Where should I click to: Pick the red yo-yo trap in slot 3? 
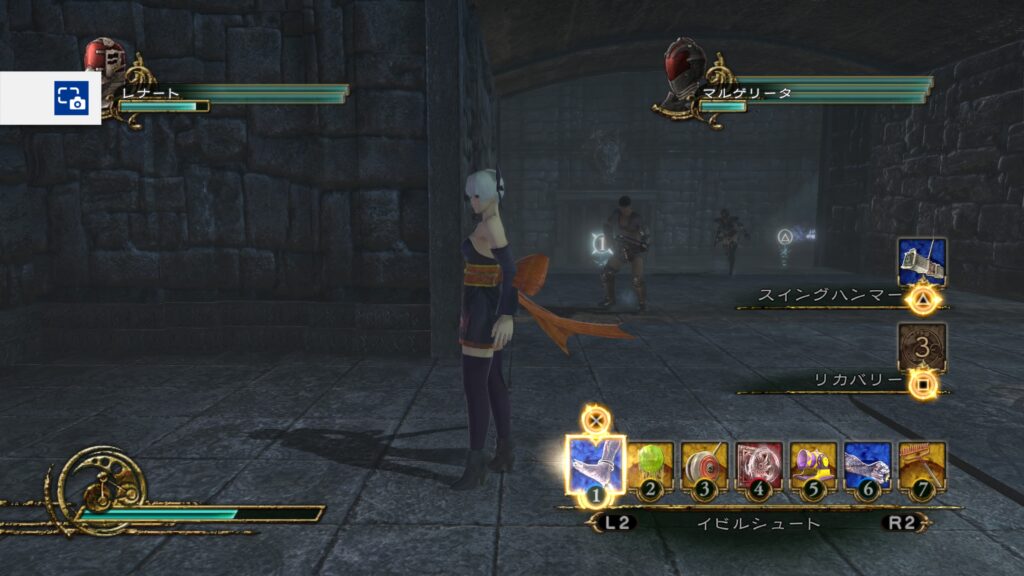[705, 466]
